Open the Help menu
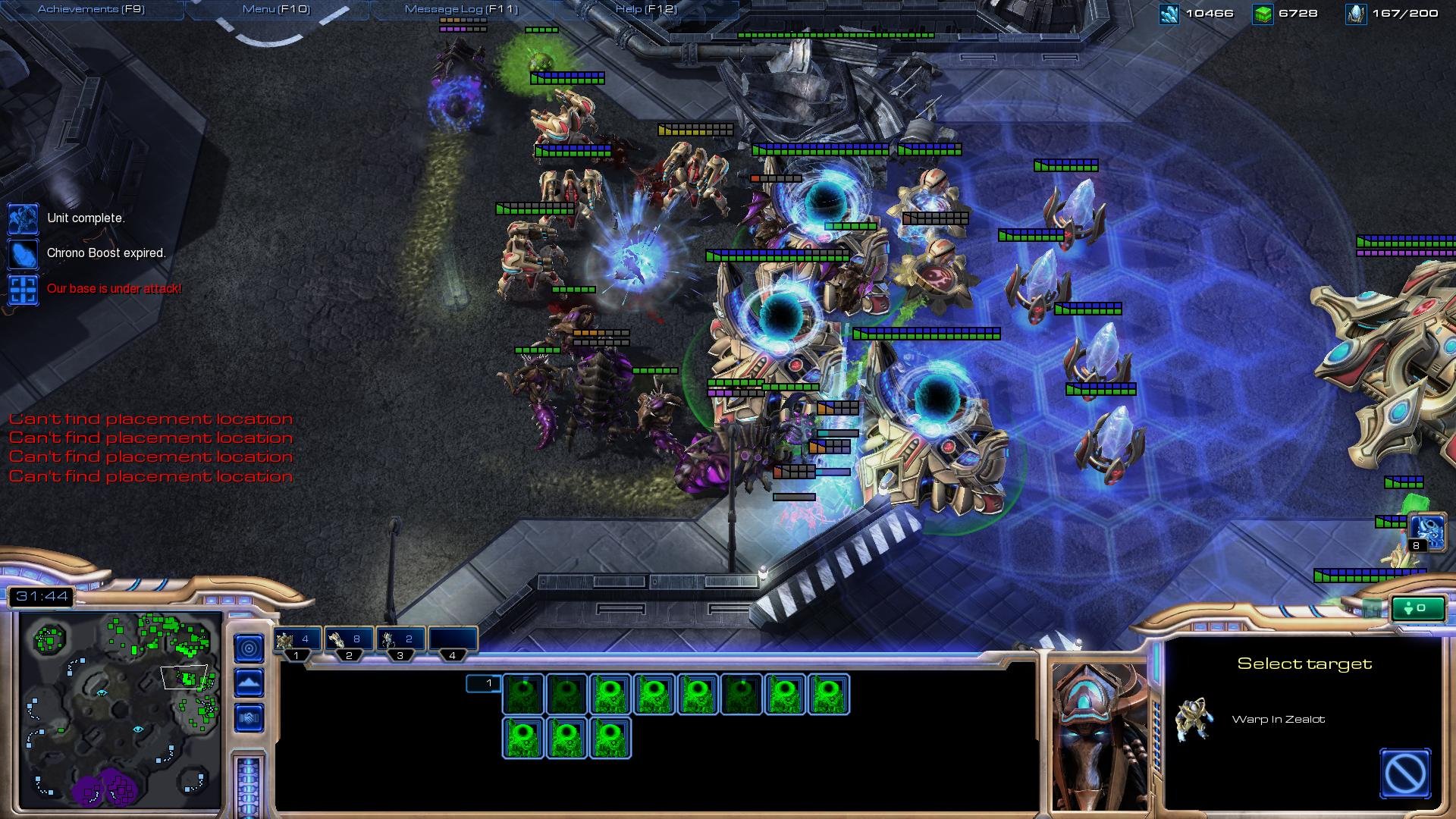This screenshot has width=1456, height=819. coord(646,9)
